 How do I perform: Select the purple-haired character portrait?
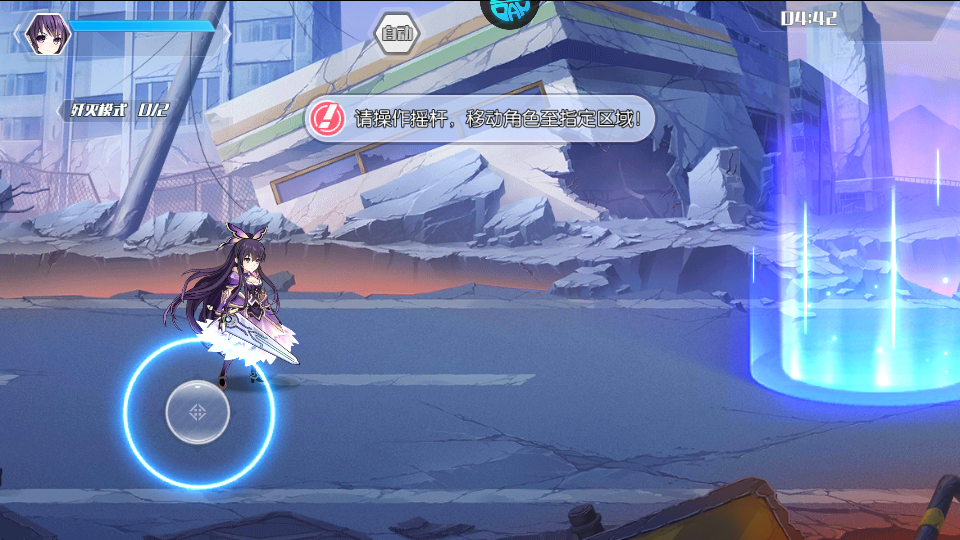[x=43, y=33]
